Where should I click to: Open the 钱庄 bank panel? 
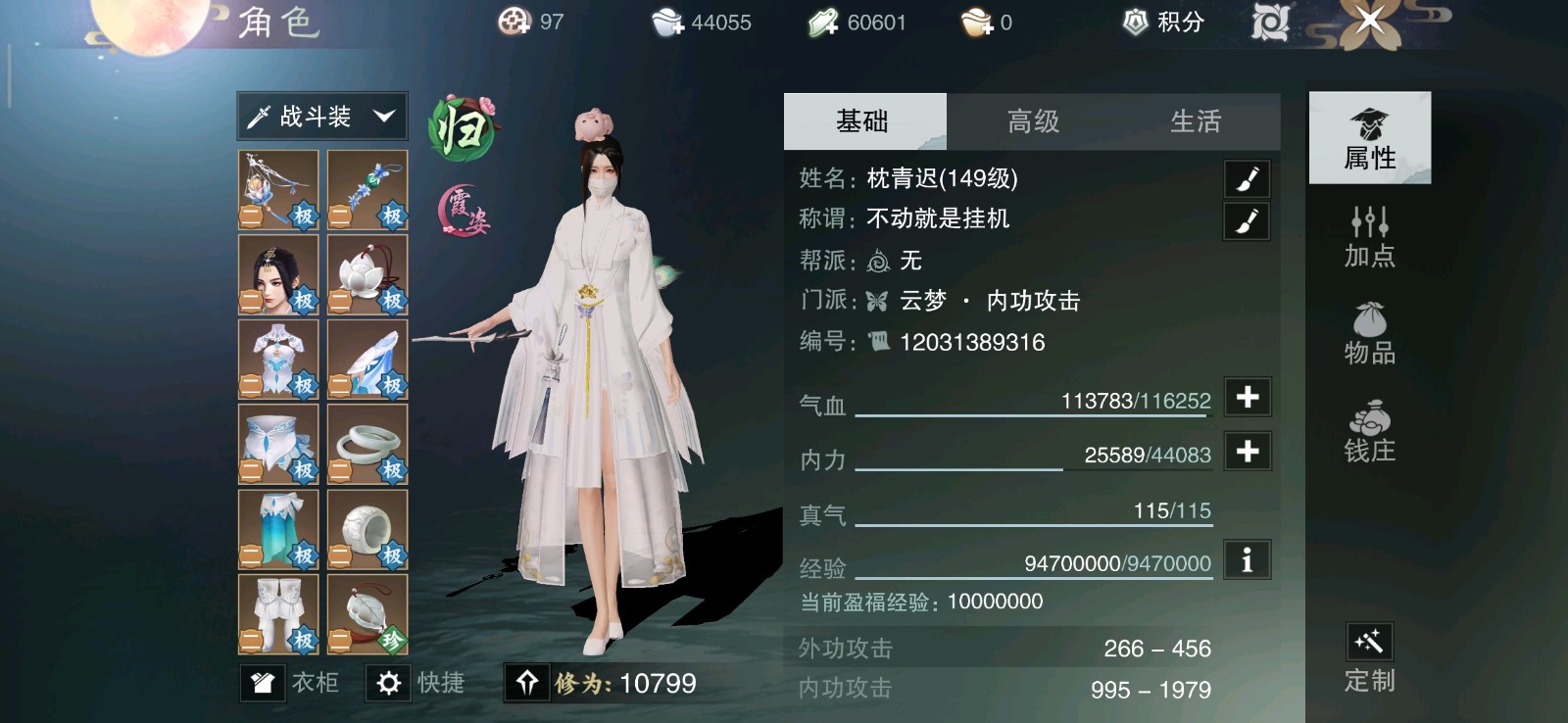coord(1369,431)
